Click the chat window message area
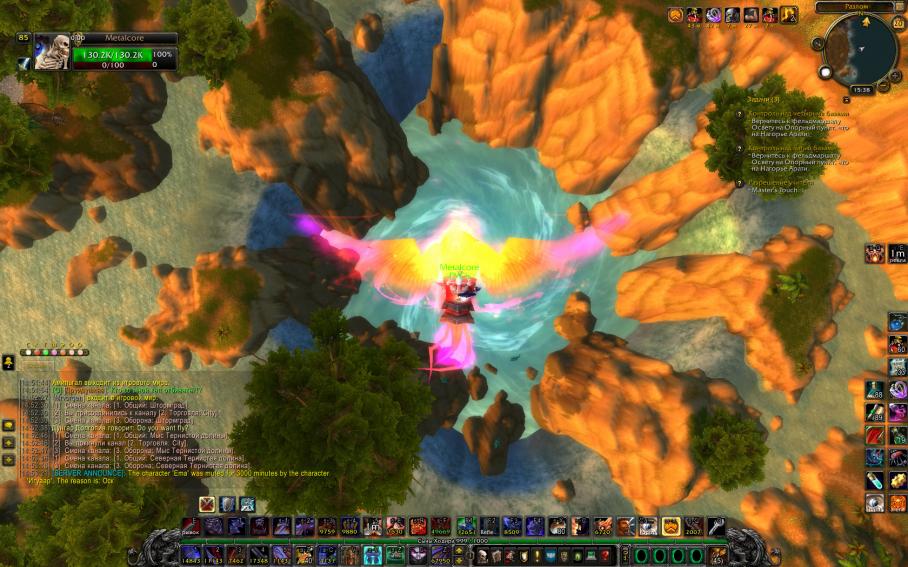This screenshot has width=908, height=567. tap(150, 430)
